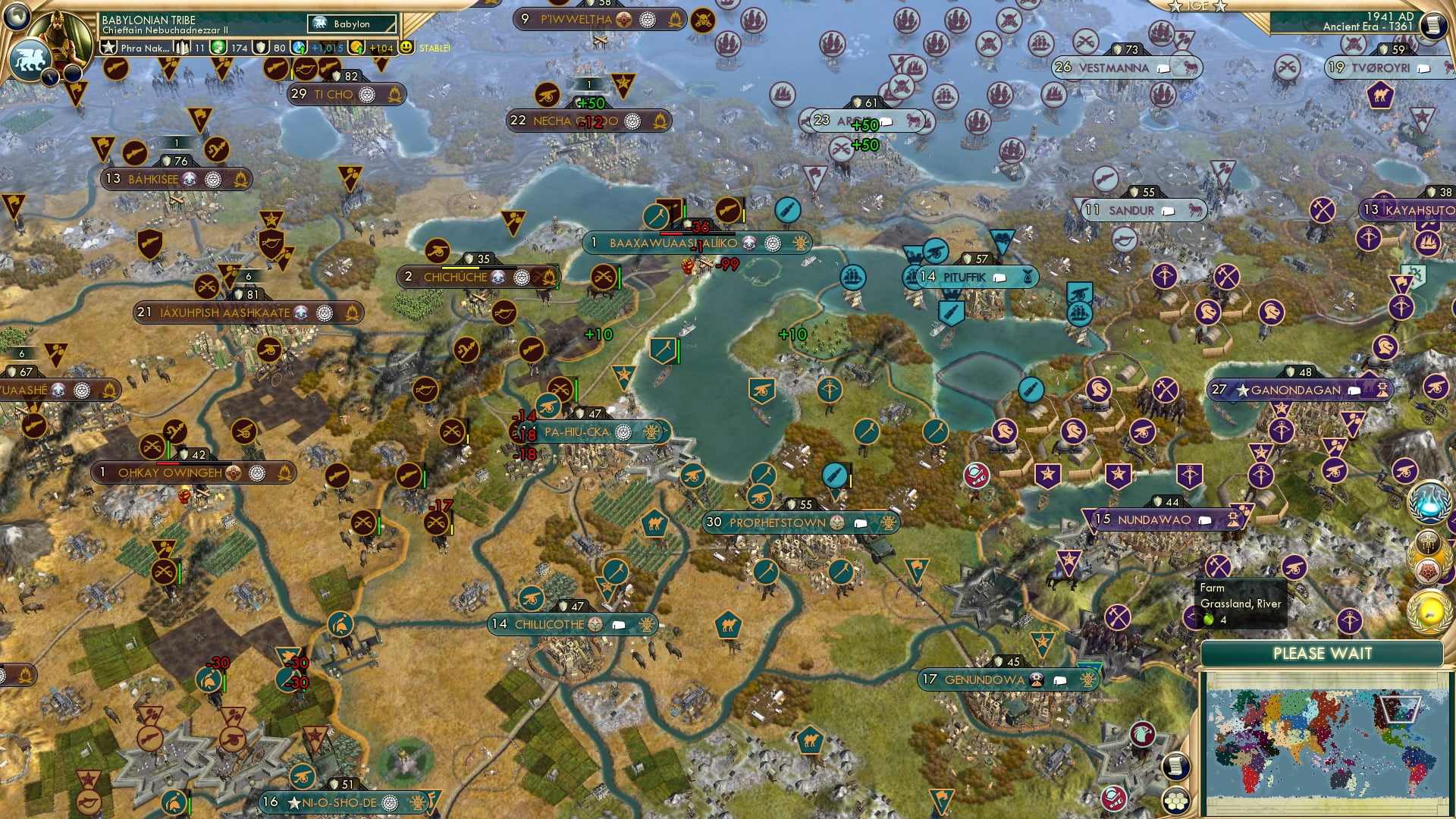Open the Social Policies screen from the right sidebar
Viewport: 1456px width, 819px height.
(1428, 541)
